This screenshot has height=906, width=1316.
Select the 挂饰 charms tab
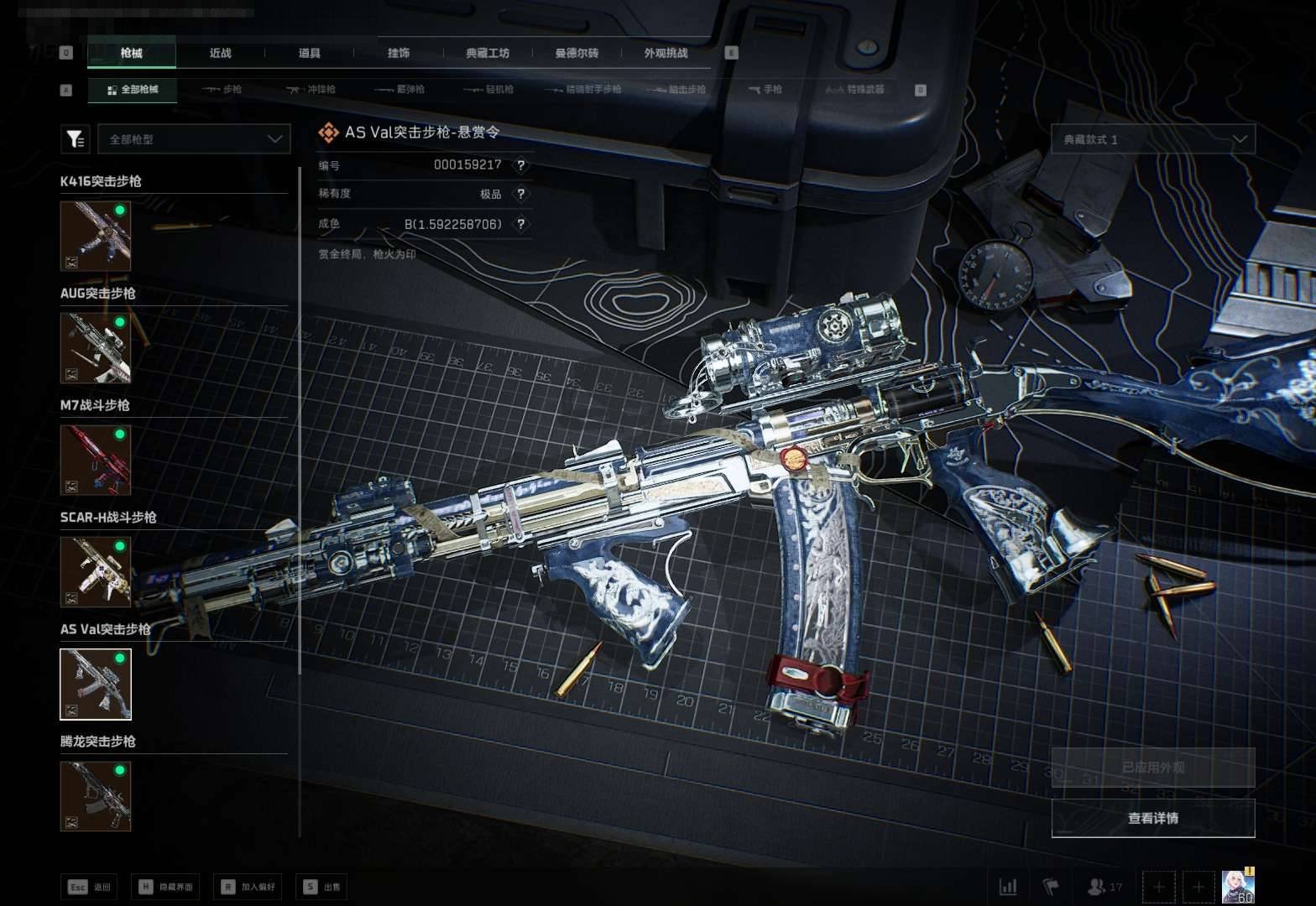(399, 53)
